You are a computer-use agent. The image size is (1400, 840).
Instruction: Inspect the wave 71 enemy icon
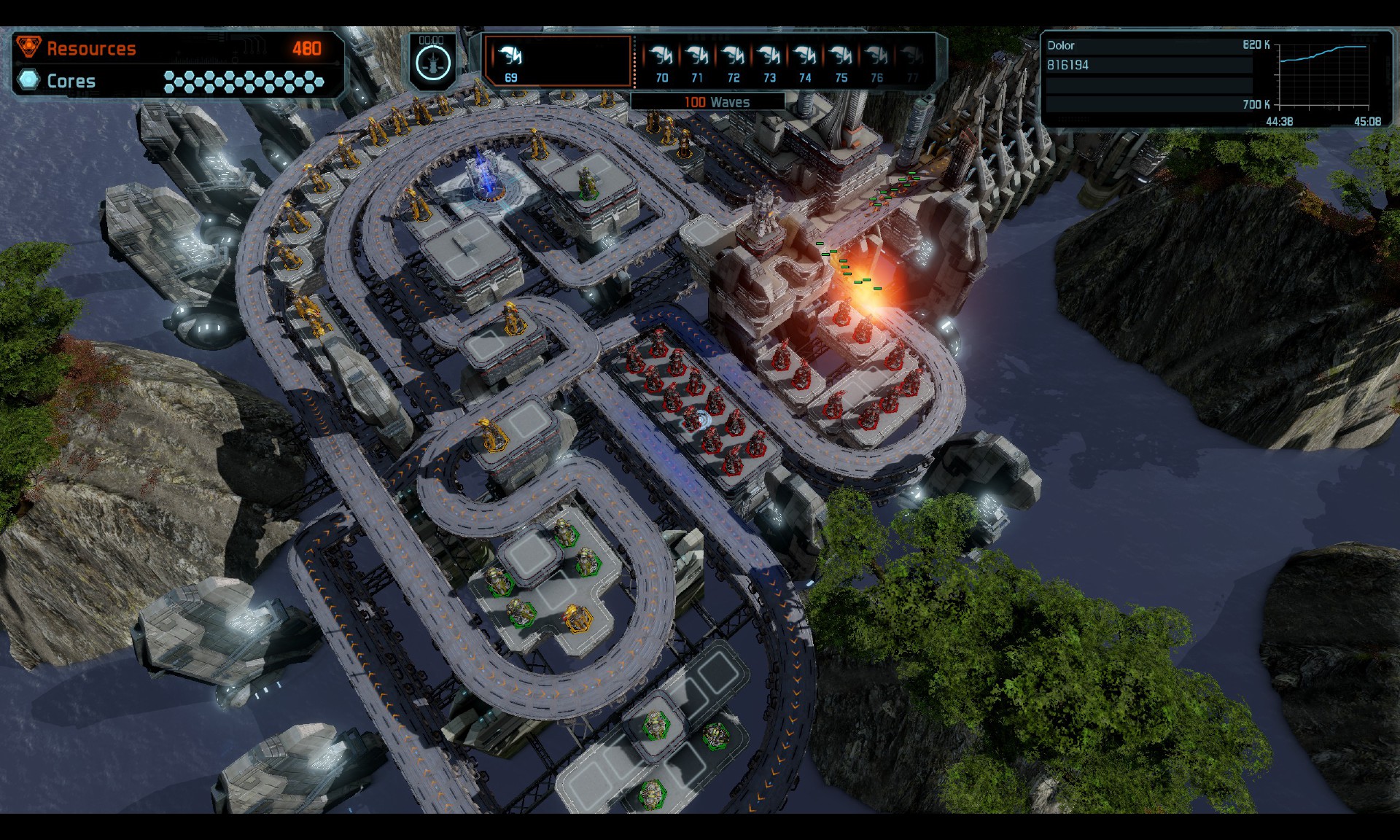[x=697, y=56]
